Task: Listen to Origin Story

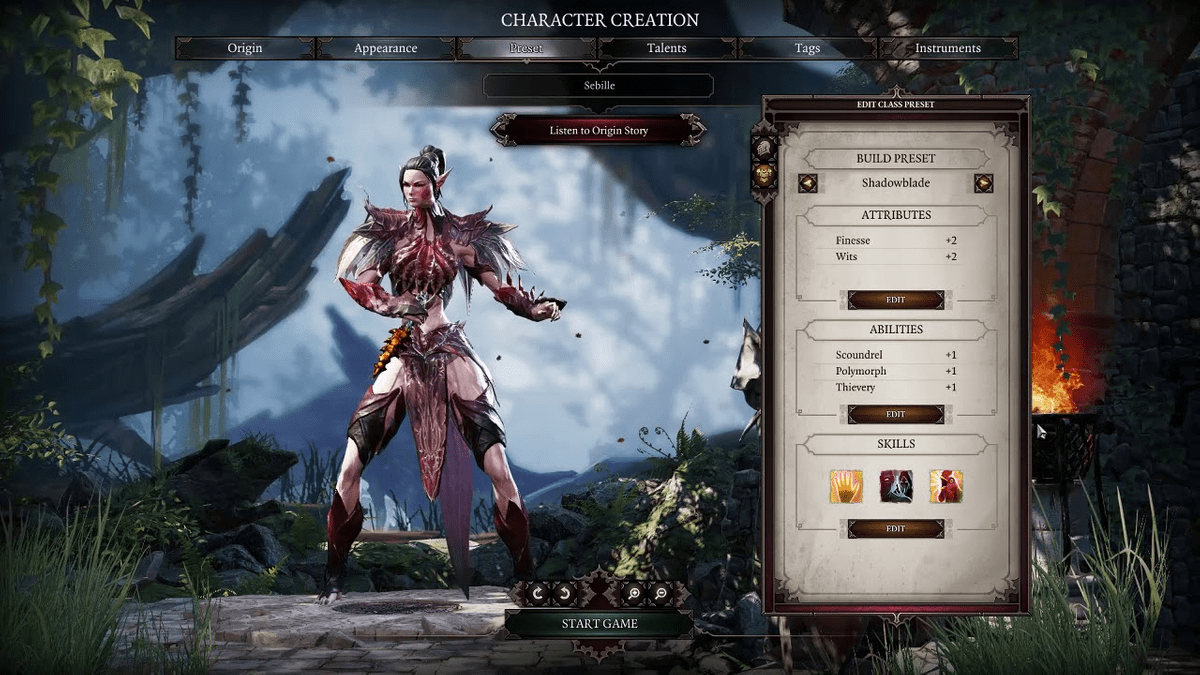Action: [599, 131]
